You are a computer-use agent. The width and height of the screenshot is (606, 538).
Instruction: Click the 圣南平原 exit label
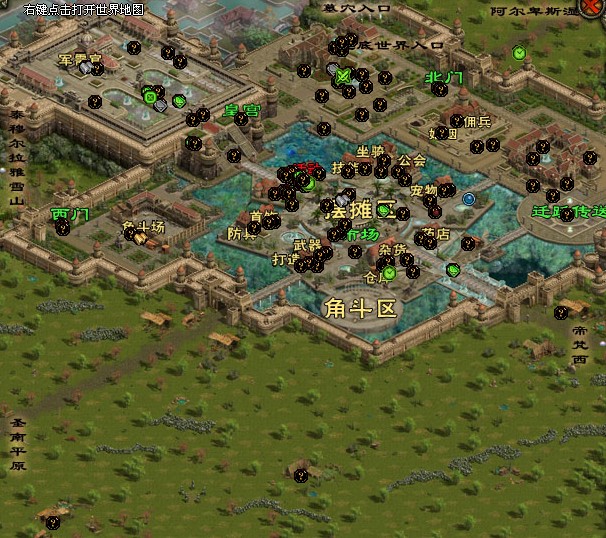coord(17,445)
